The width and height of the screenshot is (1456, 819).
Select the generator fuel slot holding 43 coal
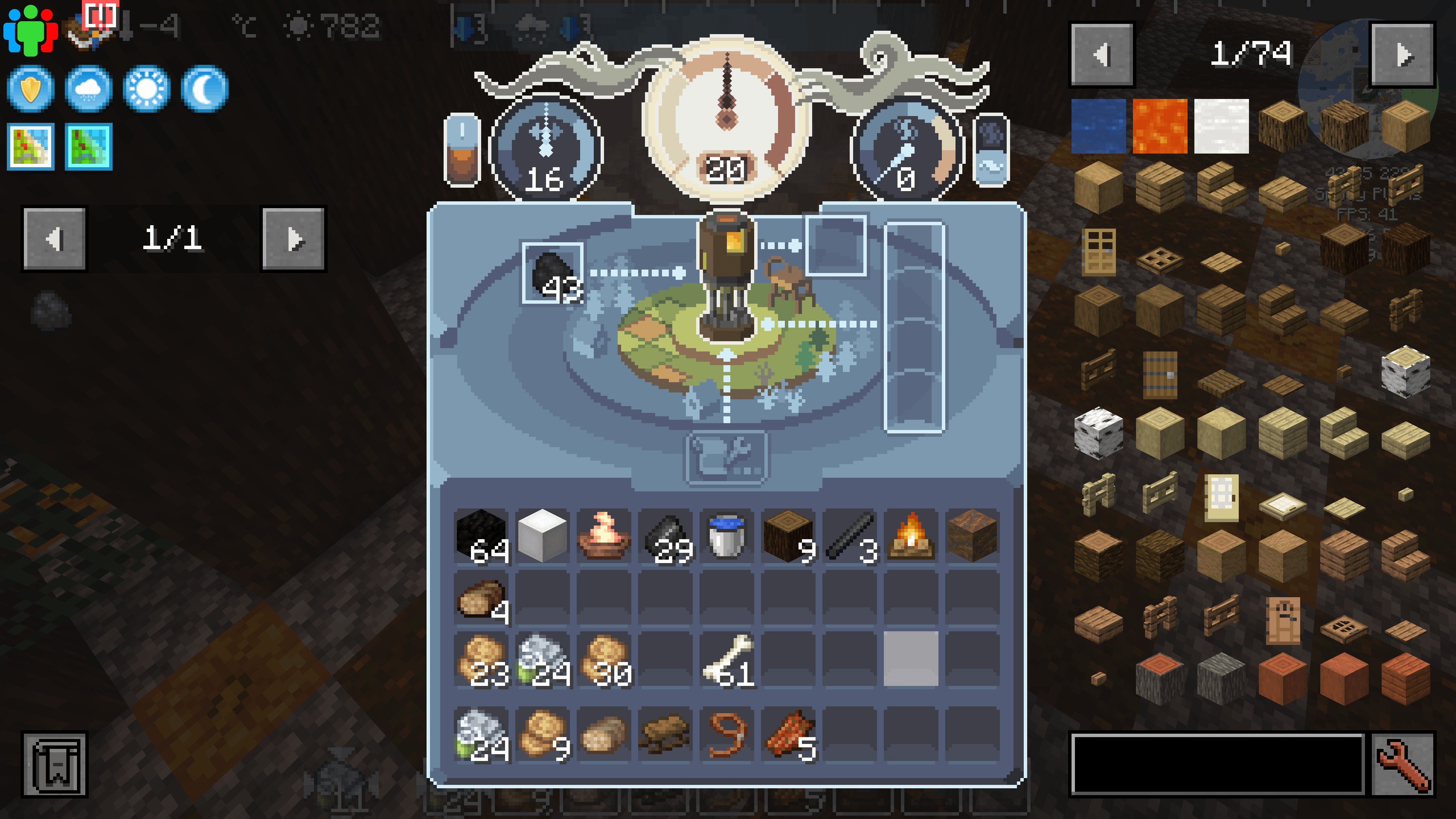[552, 273]
